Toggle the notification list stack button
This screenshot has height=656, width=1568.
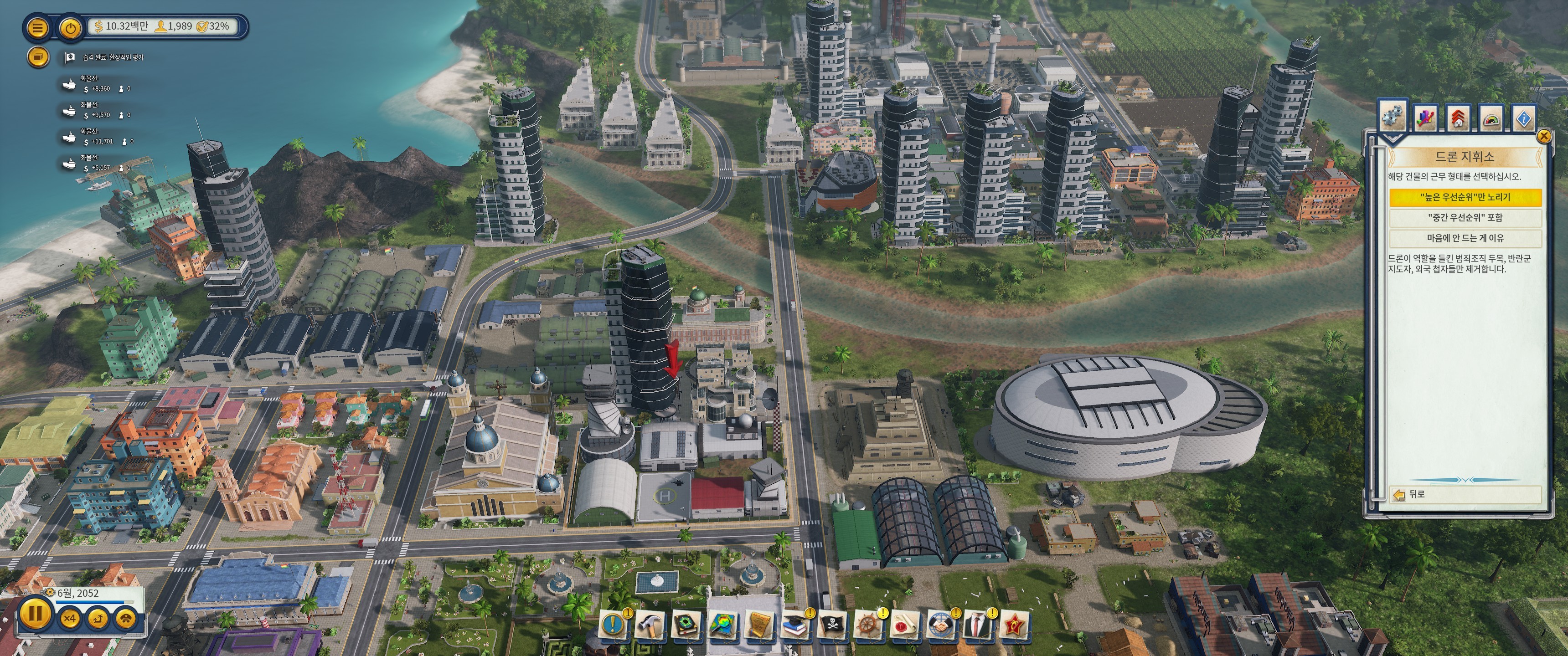38,57
